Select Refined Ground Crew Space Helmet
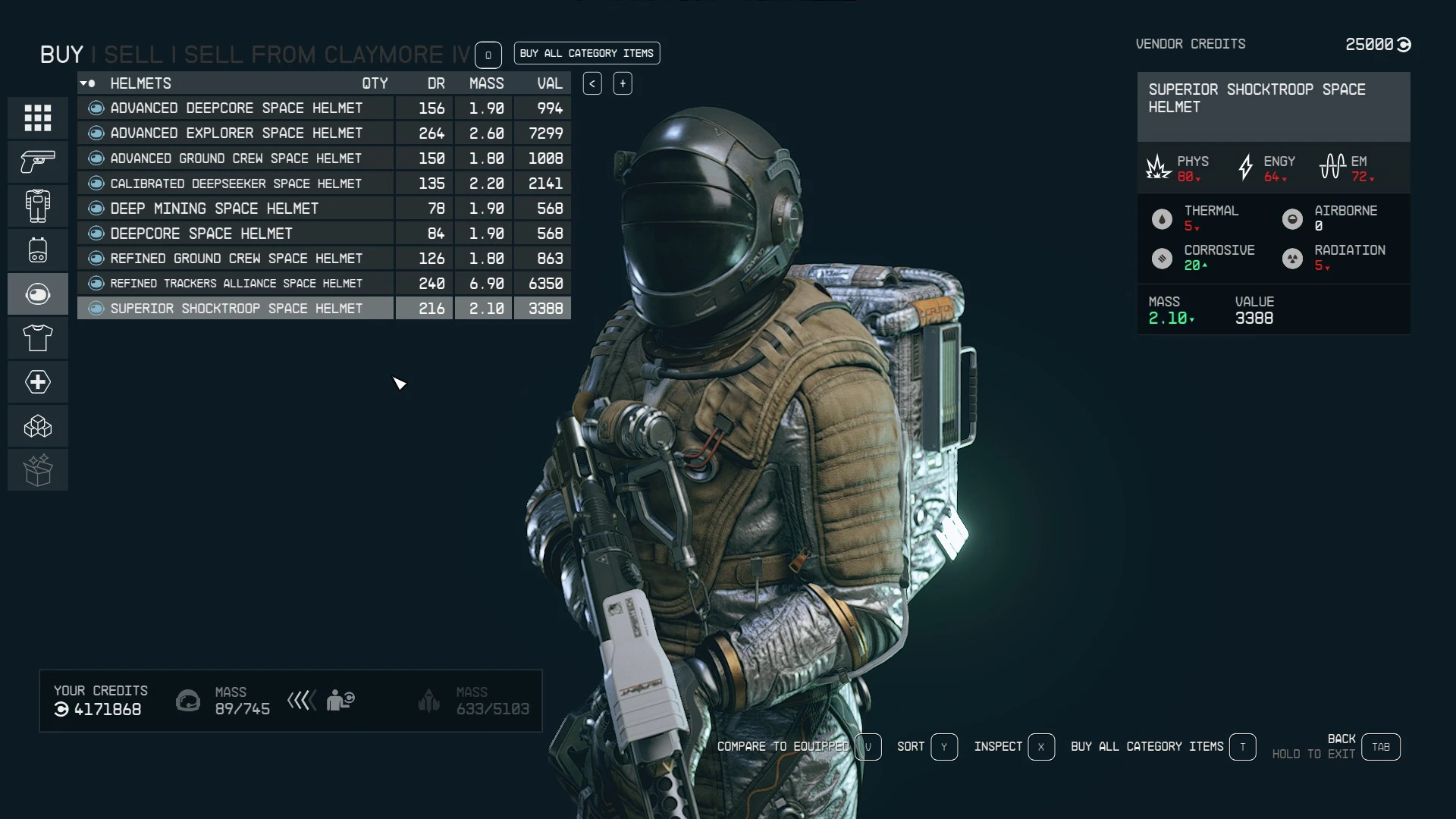The height and width of the screenshot is (819, 1456). coord(236,259)
